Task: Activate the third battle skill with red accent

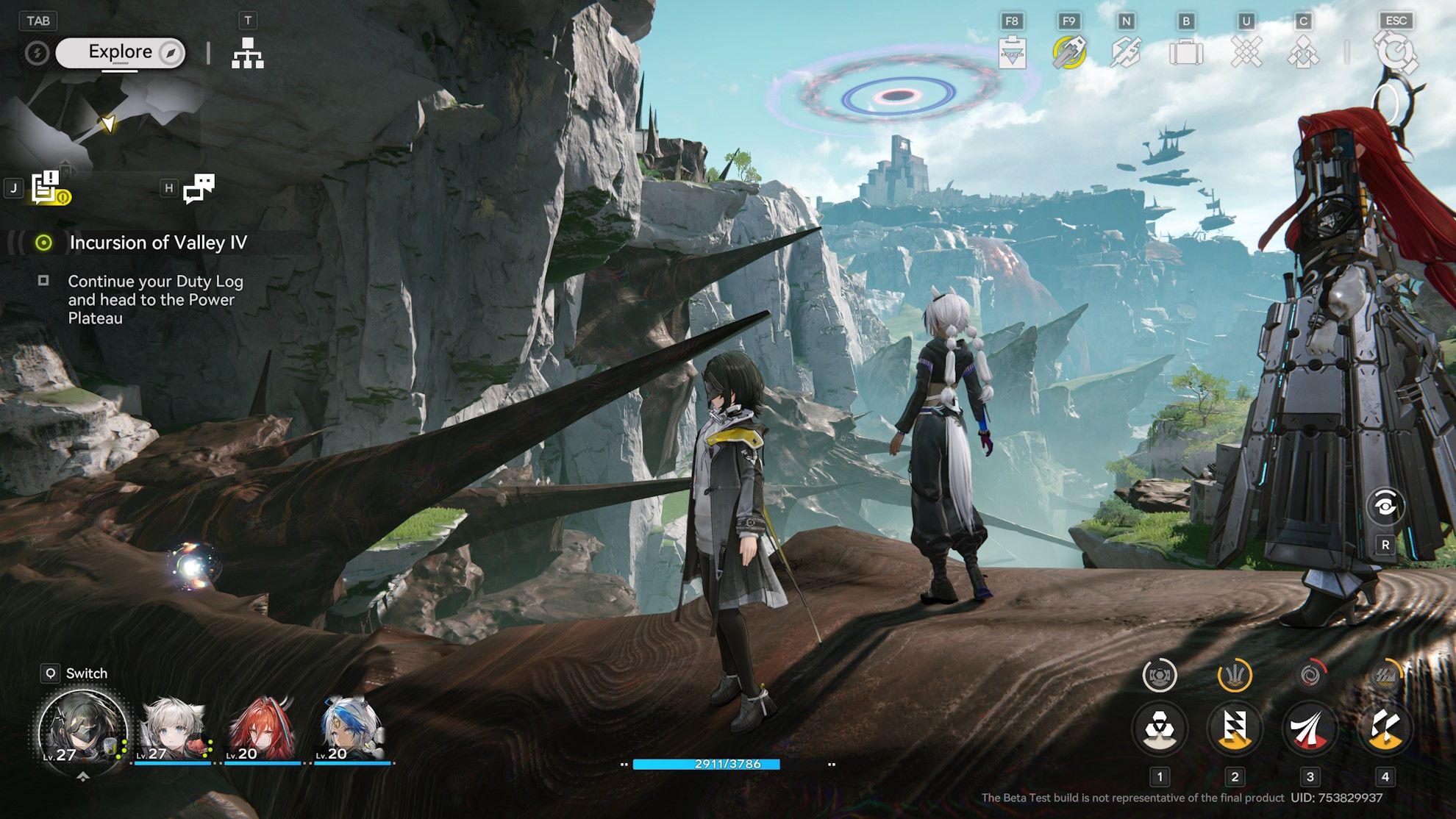Action: pos(1310,729)
